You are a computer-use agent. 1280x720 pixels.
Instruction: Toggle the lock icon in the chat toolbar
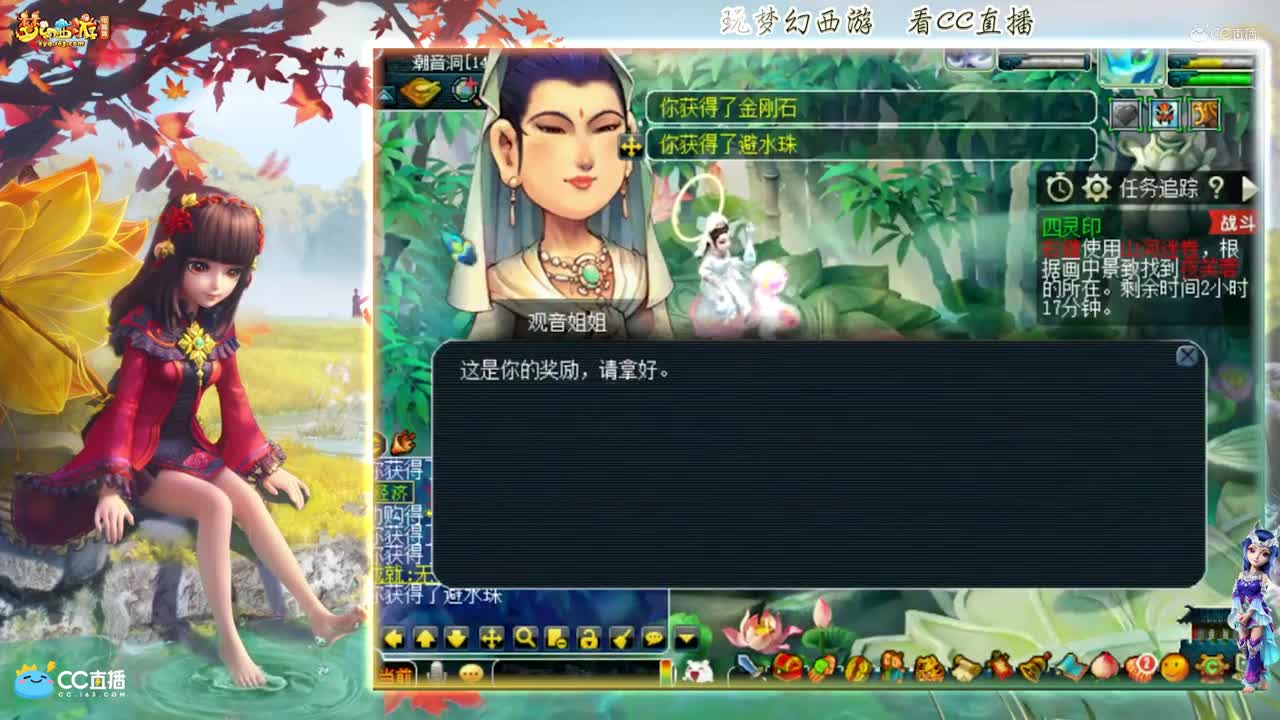click(586, 638)
